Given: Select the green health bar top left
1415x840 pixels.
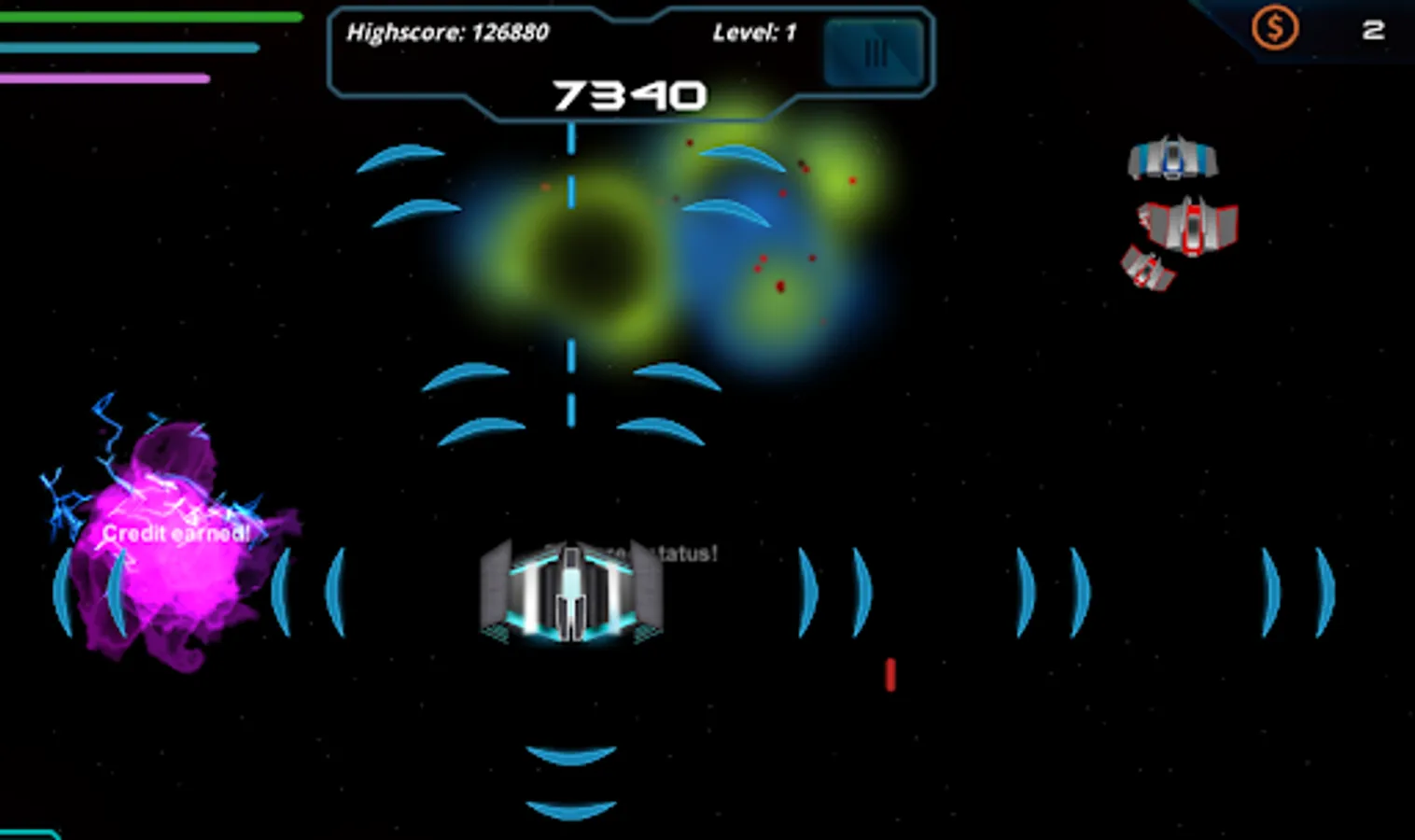Looking at the screenshot, I should pyautogui.click(x=149, y=16).
